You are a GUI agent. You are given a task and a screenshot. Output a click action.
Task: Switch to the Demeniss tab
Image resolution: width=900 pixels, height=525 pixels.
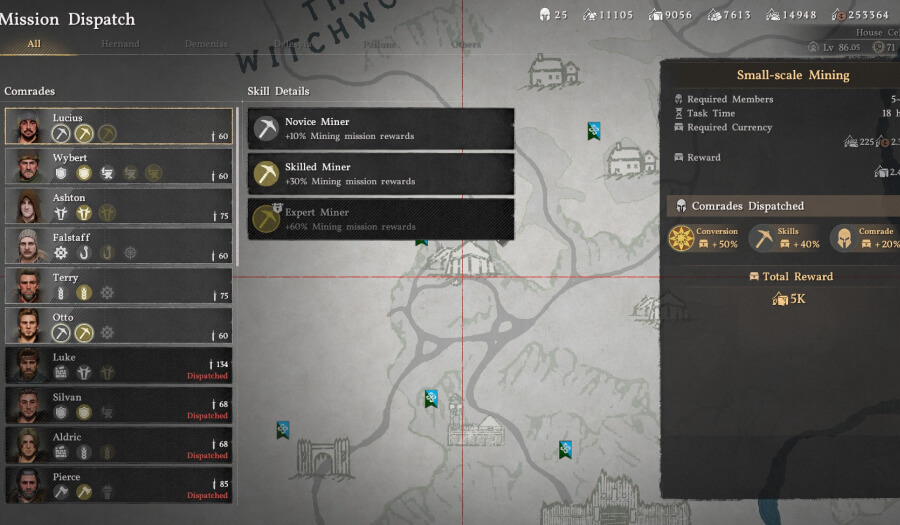[206, 44]
